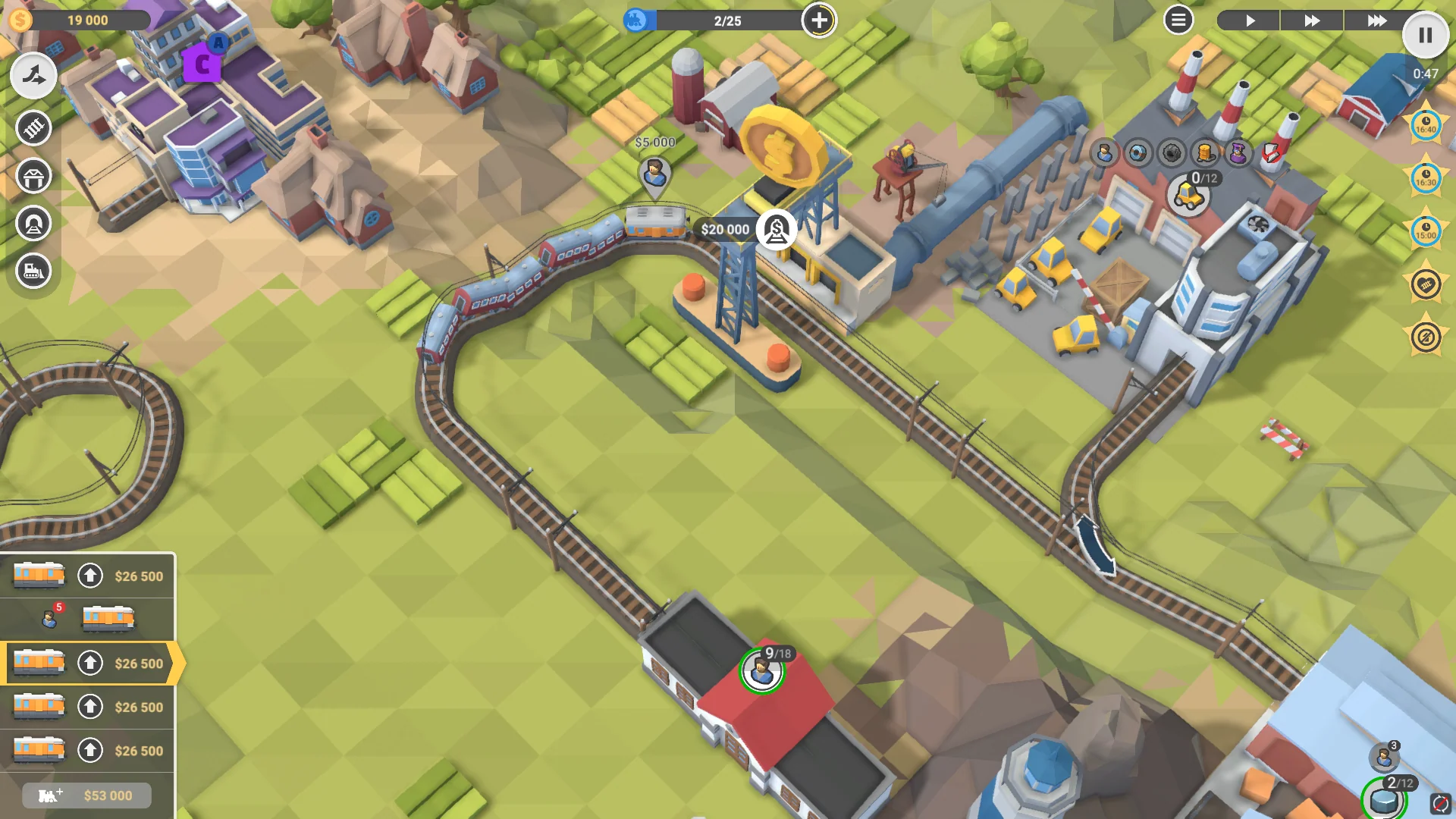Select the professor resource icon near the factory
The width and height of the screenshot is (1456, 819).
click(1238, 154)
